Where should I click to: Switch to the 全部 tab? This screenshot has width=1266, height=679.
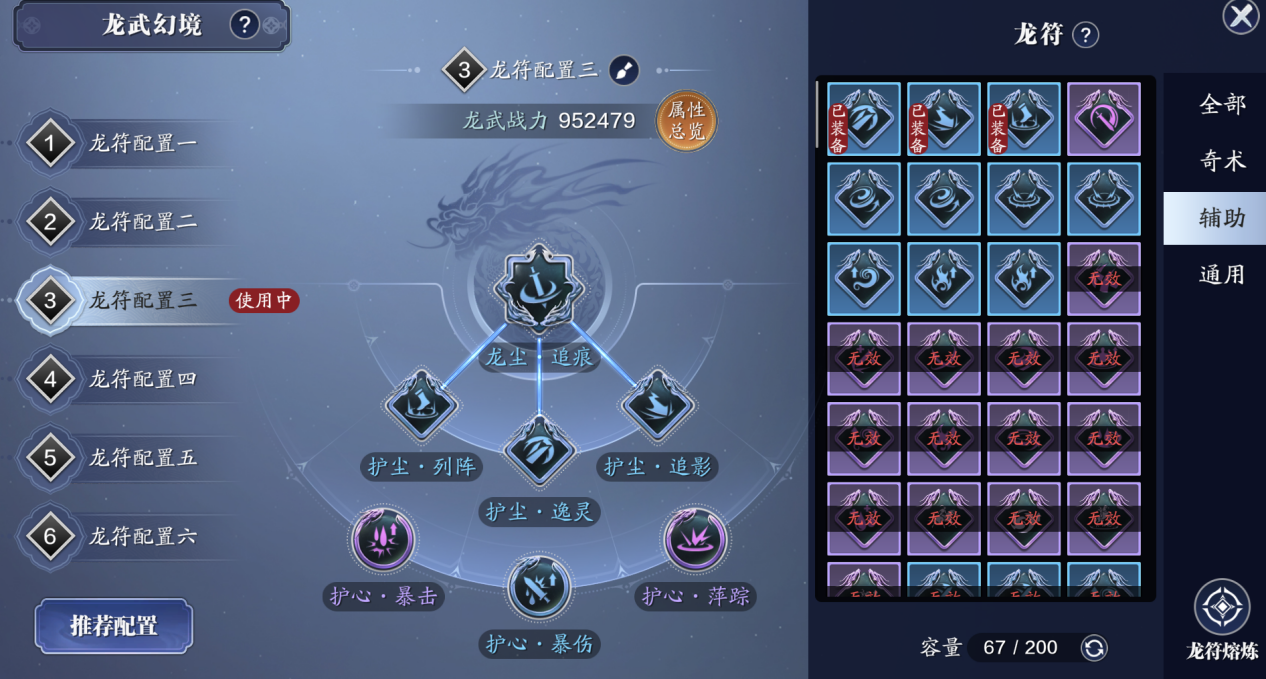click(1222, 104)
